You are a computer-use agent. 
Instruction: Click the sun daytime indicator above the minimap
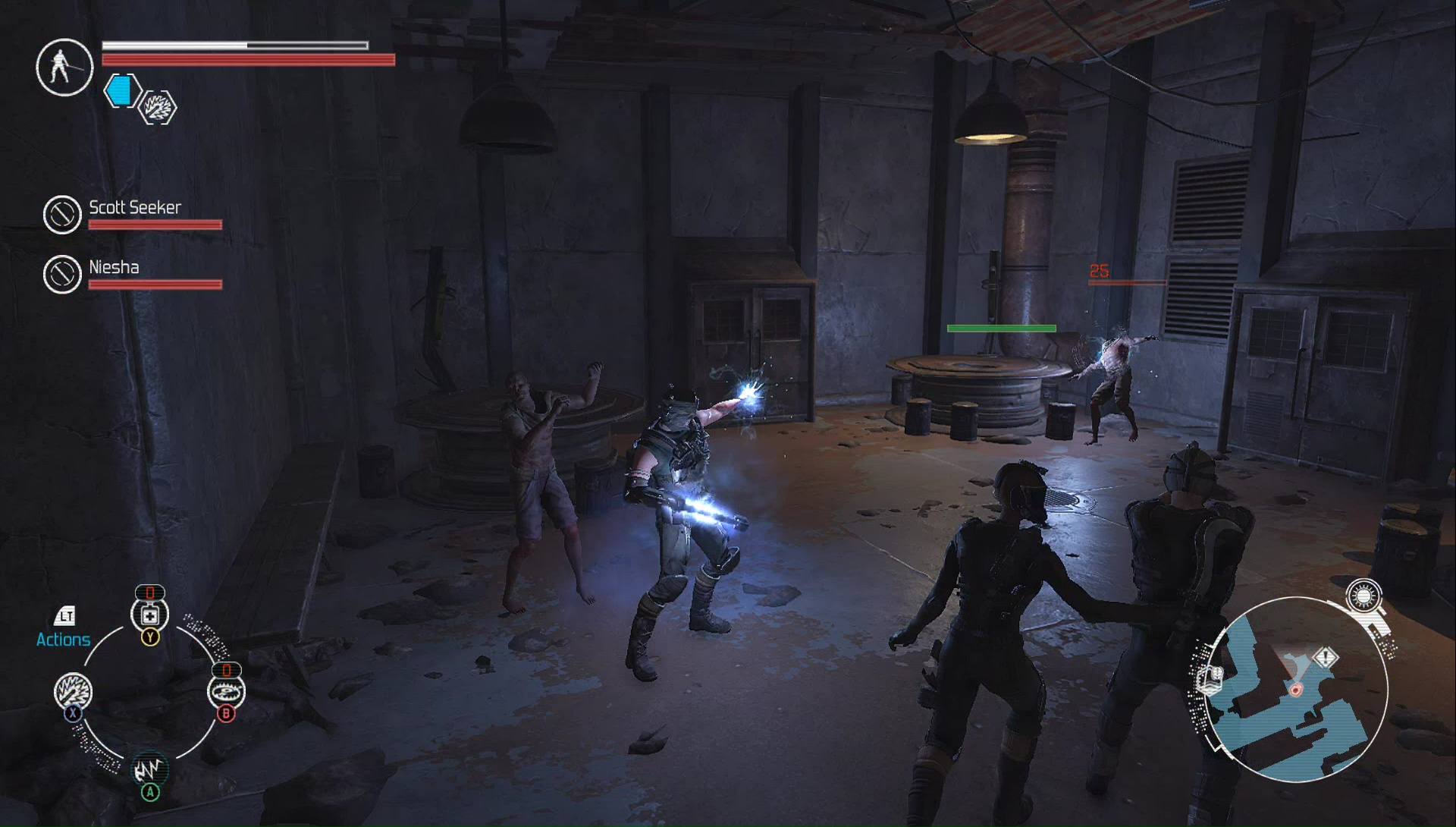pyautogui.click(x=1363, y=596)
